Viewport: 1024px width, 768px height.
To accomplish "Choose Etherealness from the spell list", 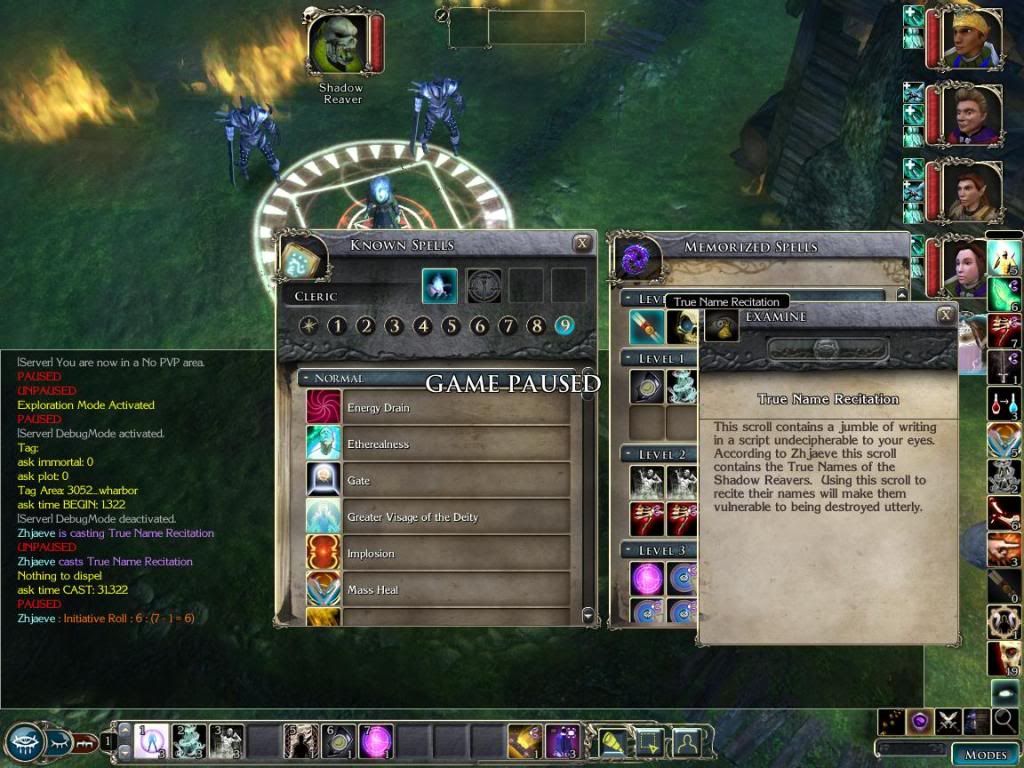I will (x=439, y=444).
